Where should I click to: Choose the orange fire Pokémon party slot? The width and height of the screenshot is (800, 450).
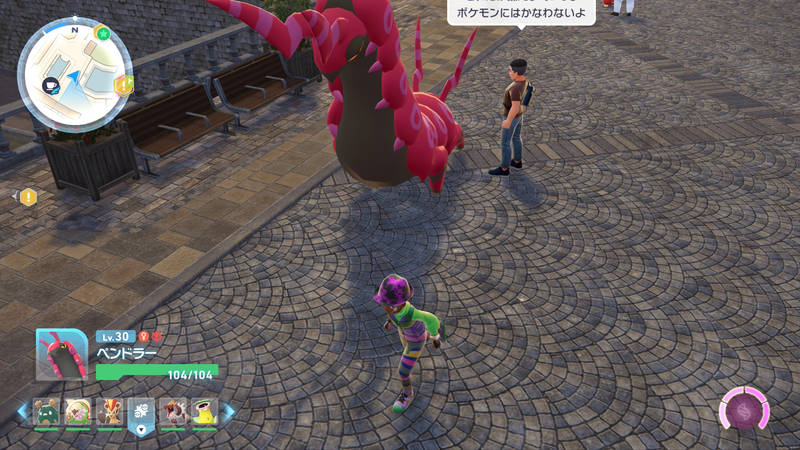coord(110,412)
